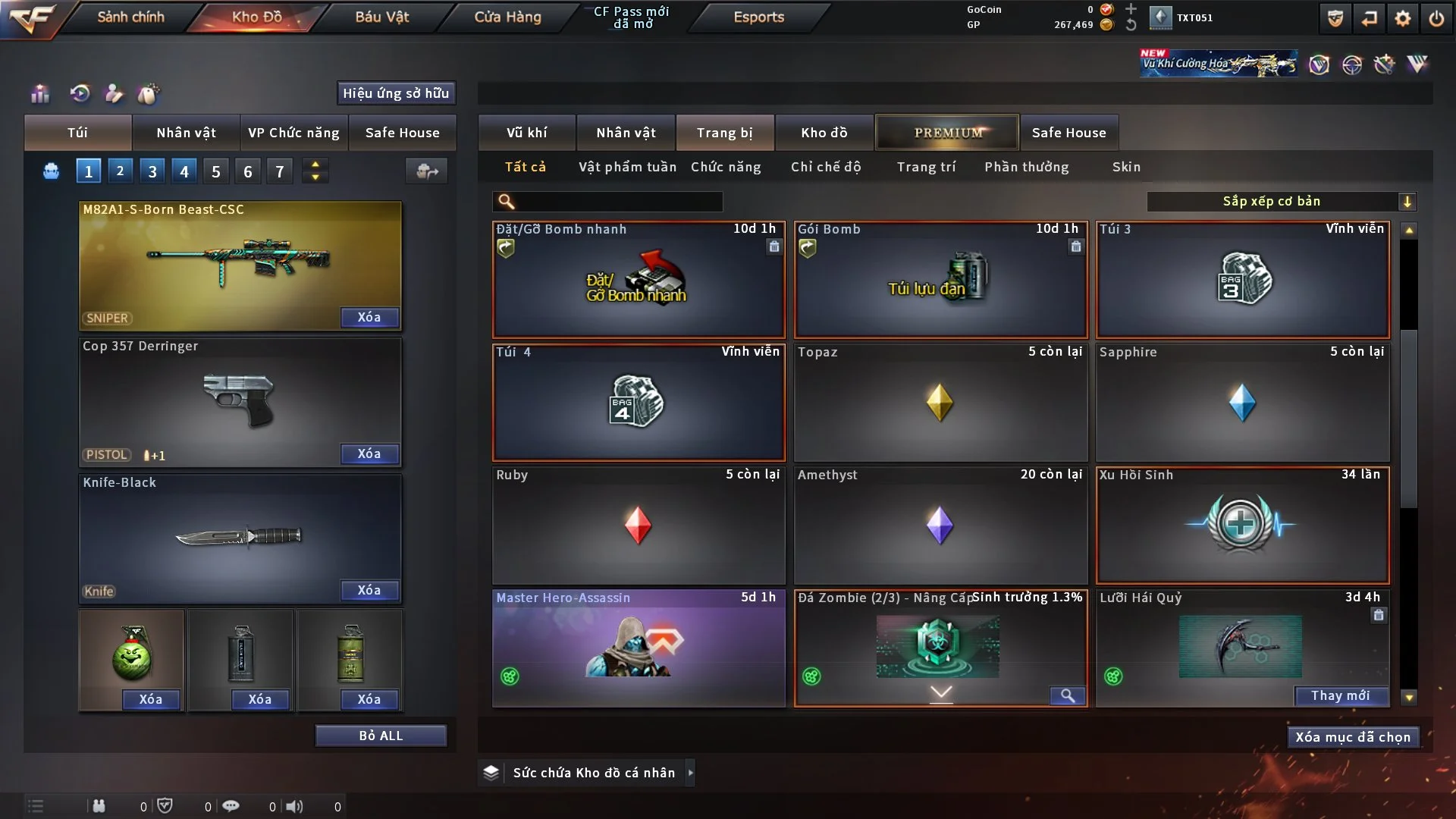The height and width of the screenshot is (819, 1456).
Task: Open the Nhân vật bag tab
Action: 186,133
